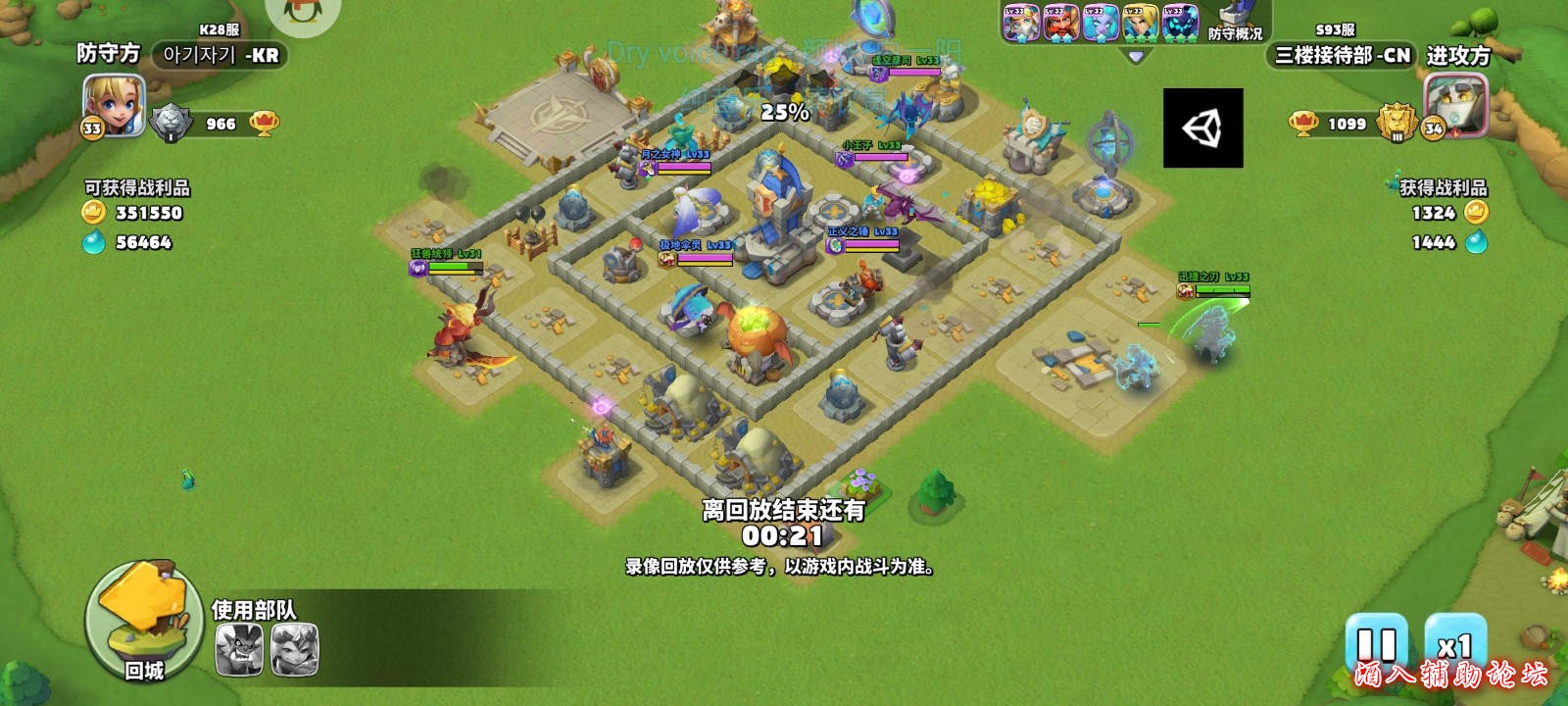Change the x1 replay speed
1568x706 pixels.
[x=1454, y=645]
